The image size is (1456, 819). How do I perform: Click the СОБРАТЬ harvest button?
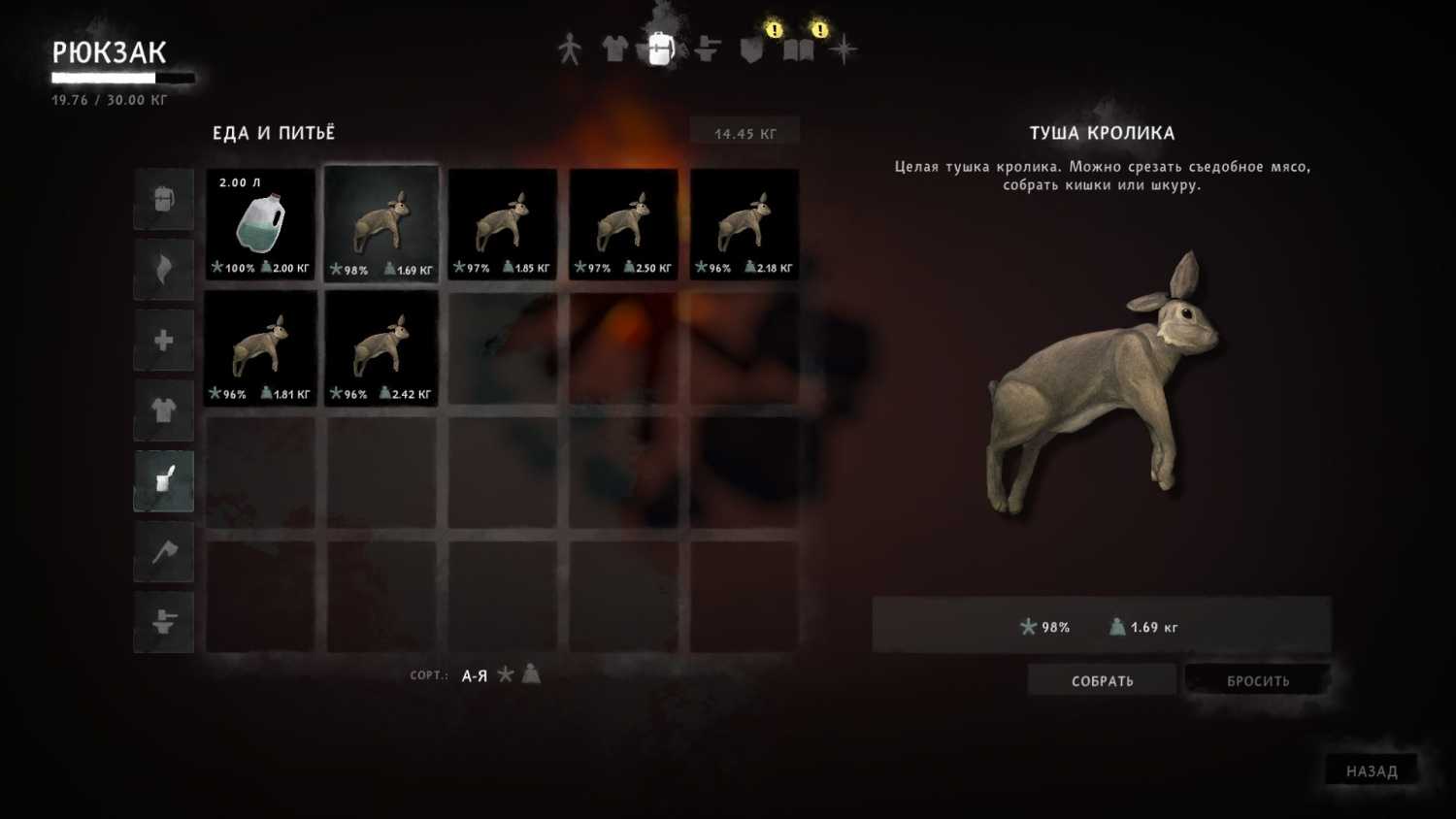click(1102, 680)
